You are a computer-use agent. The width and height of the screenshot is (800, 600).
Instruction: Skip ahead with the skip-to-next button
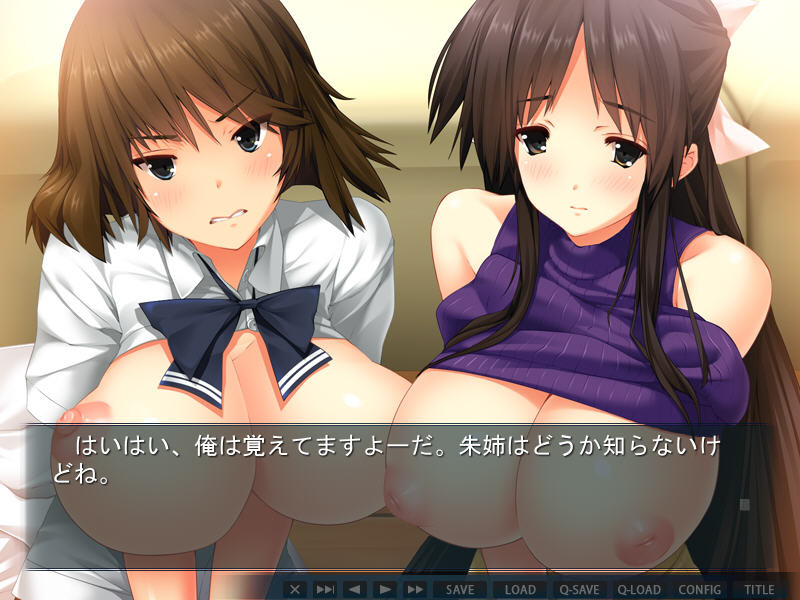click(325, 590)
